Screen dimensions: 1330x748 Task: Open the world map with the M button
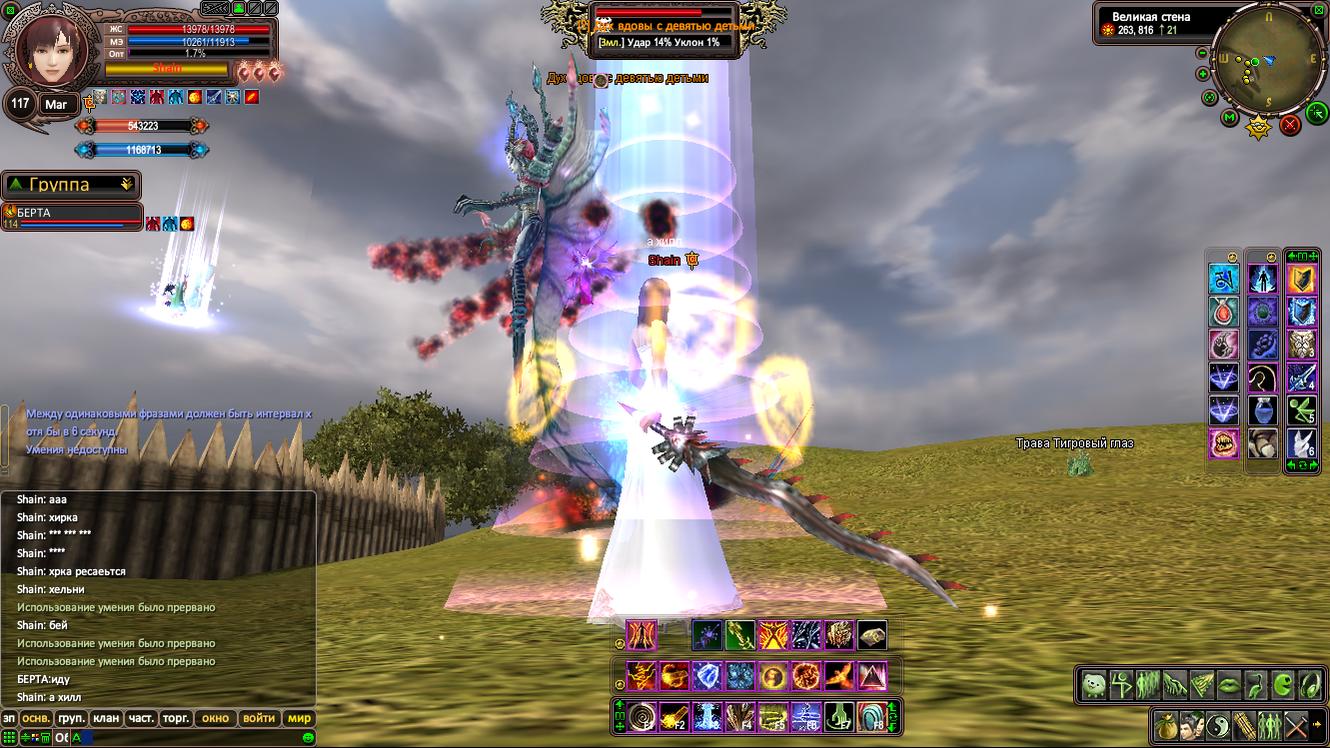(1229, 118)
